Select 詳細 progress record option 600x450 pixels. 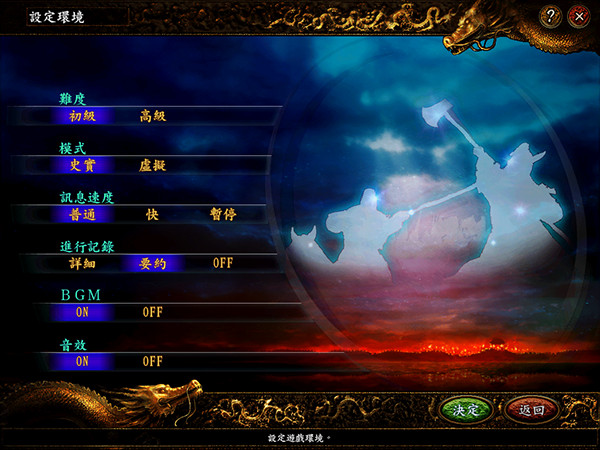coord(82,263)
